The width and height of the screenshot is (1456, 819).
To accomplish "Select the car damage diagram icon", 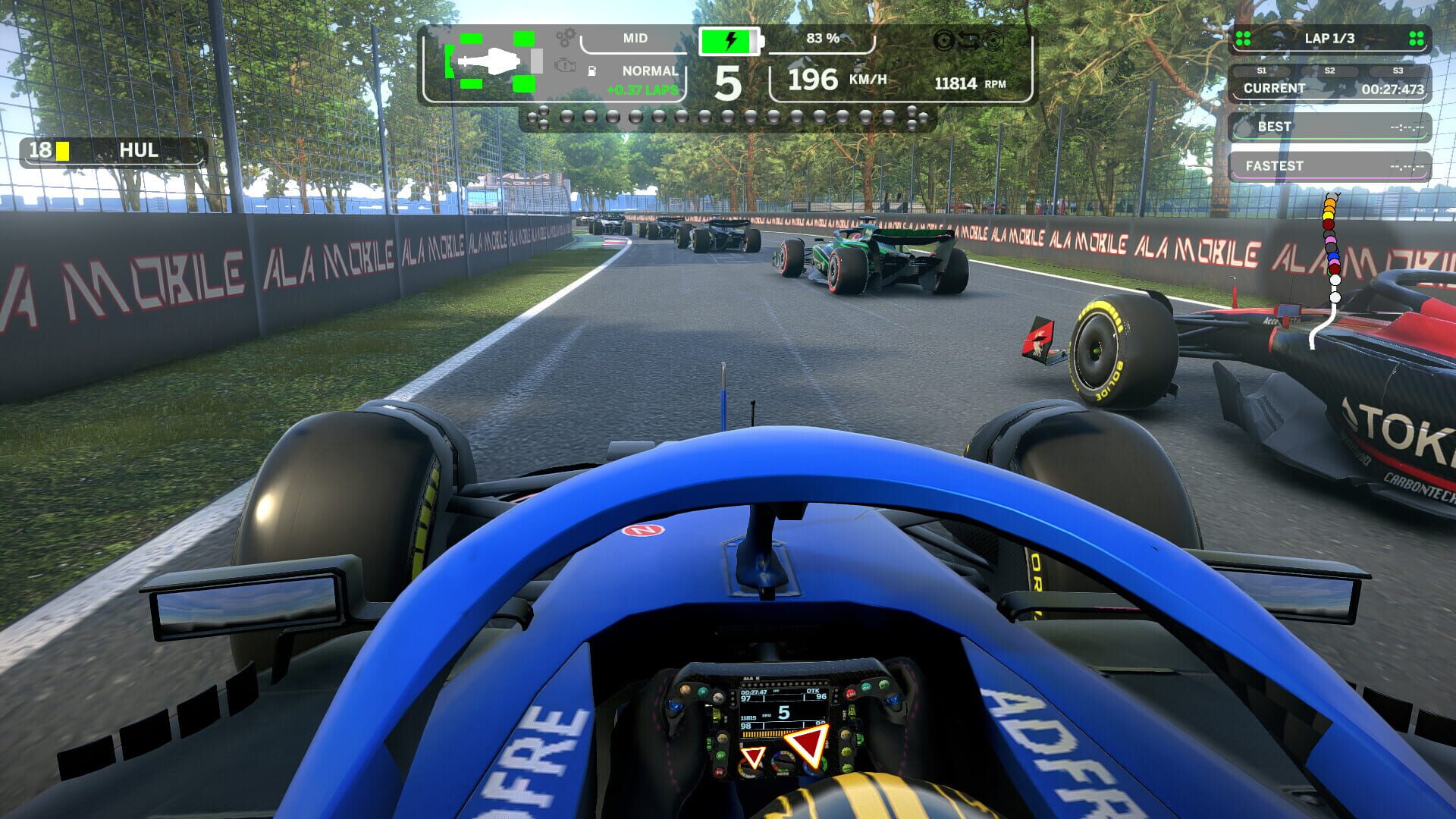I will 491,62.
